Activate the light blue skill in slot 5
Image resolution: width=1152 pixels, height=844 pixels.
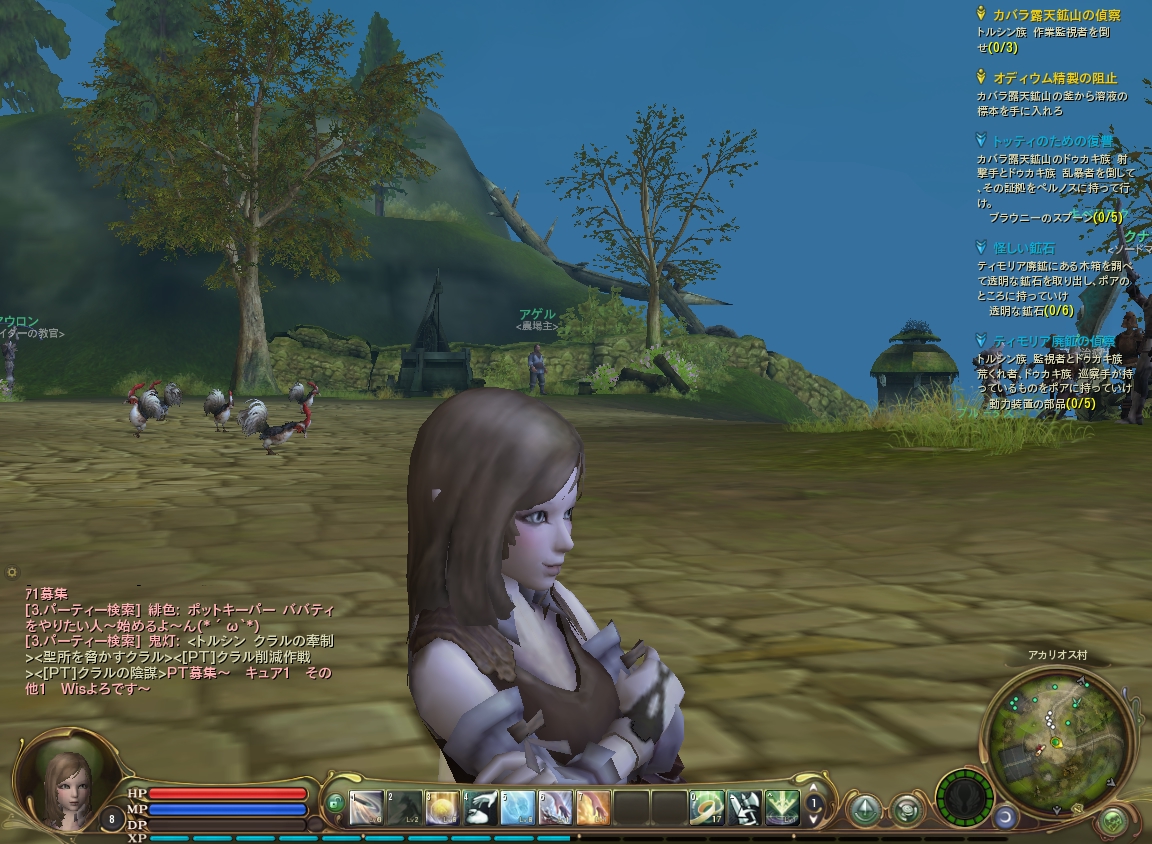518,807
